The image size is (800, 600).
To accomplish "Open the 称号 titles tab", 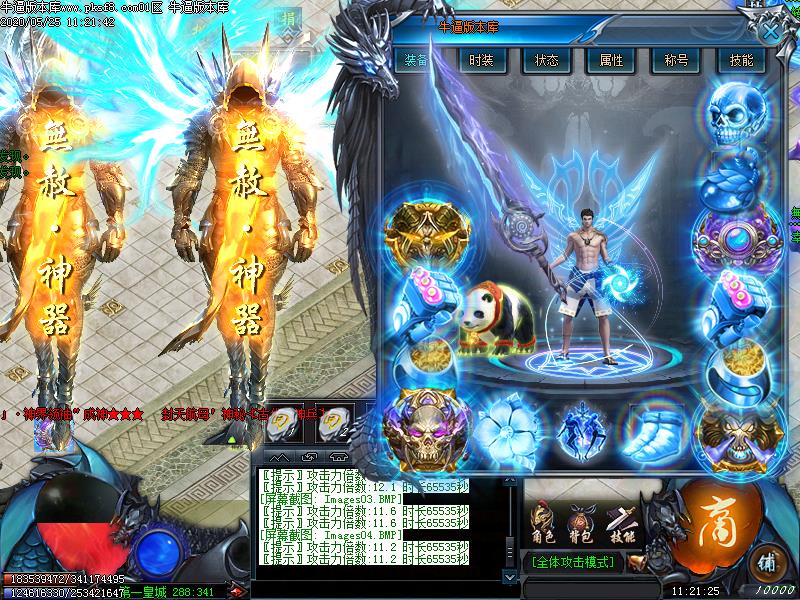I will 676,60.
